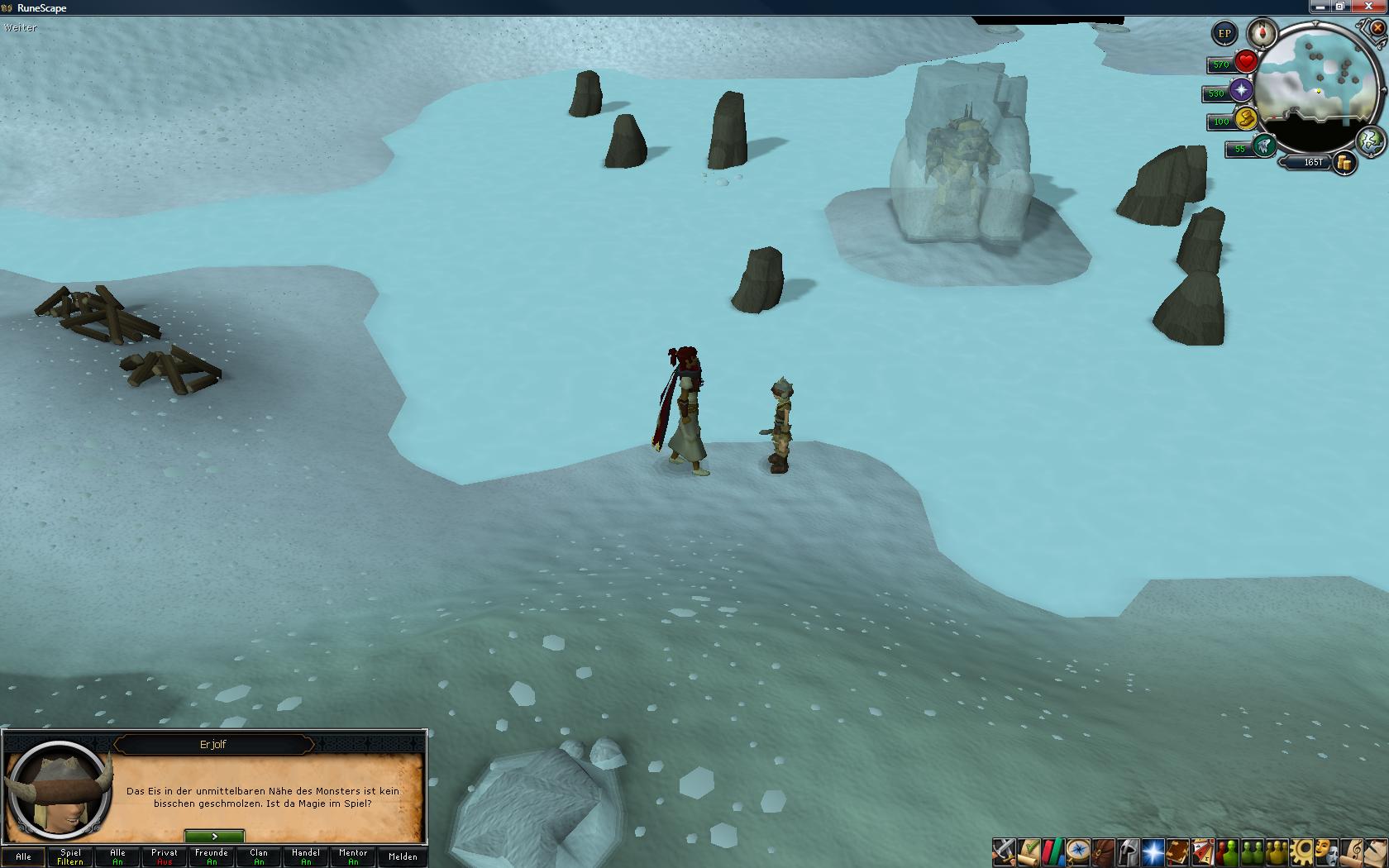
Task: Toggle run with the boot icon
Action: tap(1263, 146)
